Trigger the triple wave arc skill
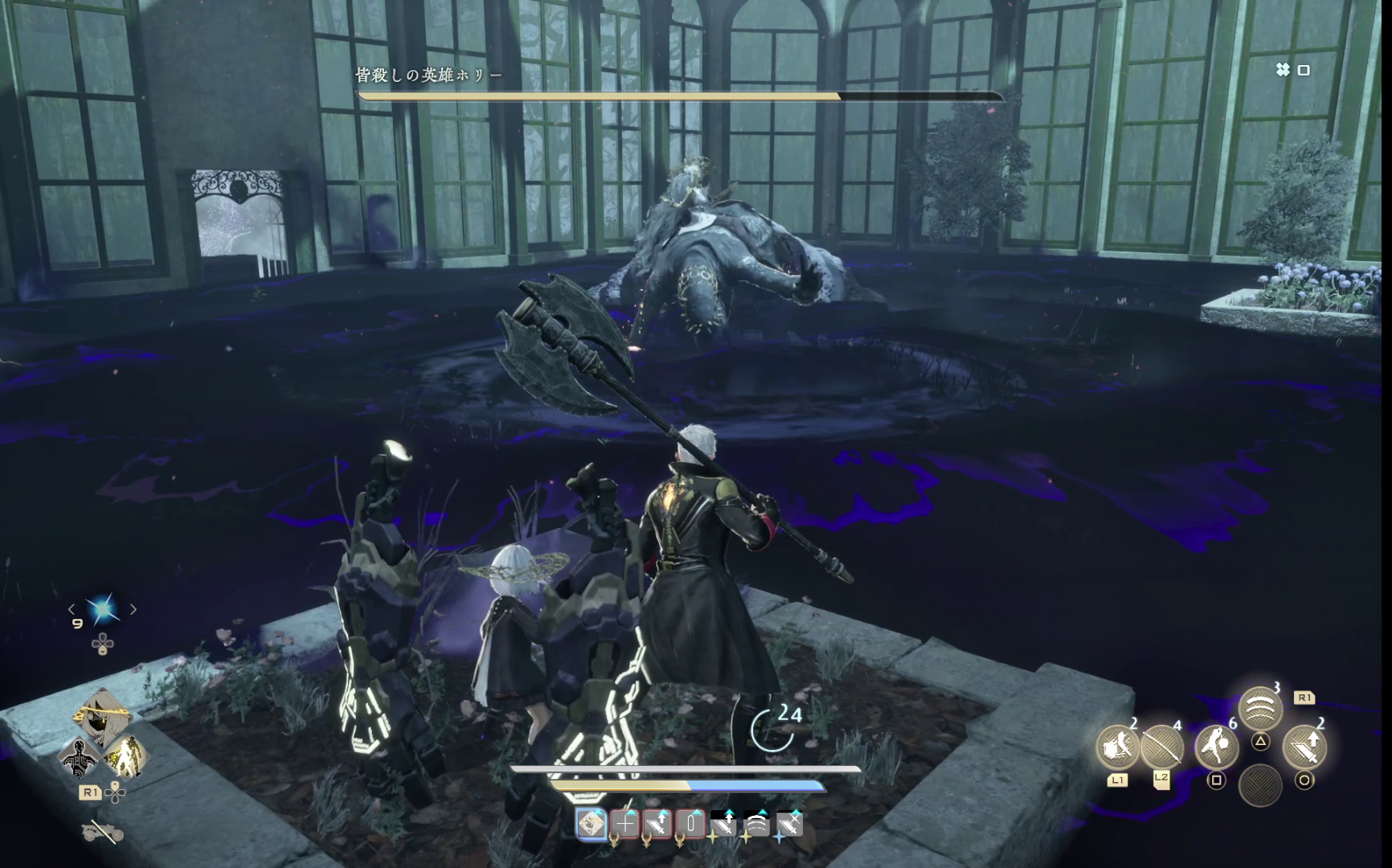The height and width of the screenshot is (868, 1392). [1260, 708]
